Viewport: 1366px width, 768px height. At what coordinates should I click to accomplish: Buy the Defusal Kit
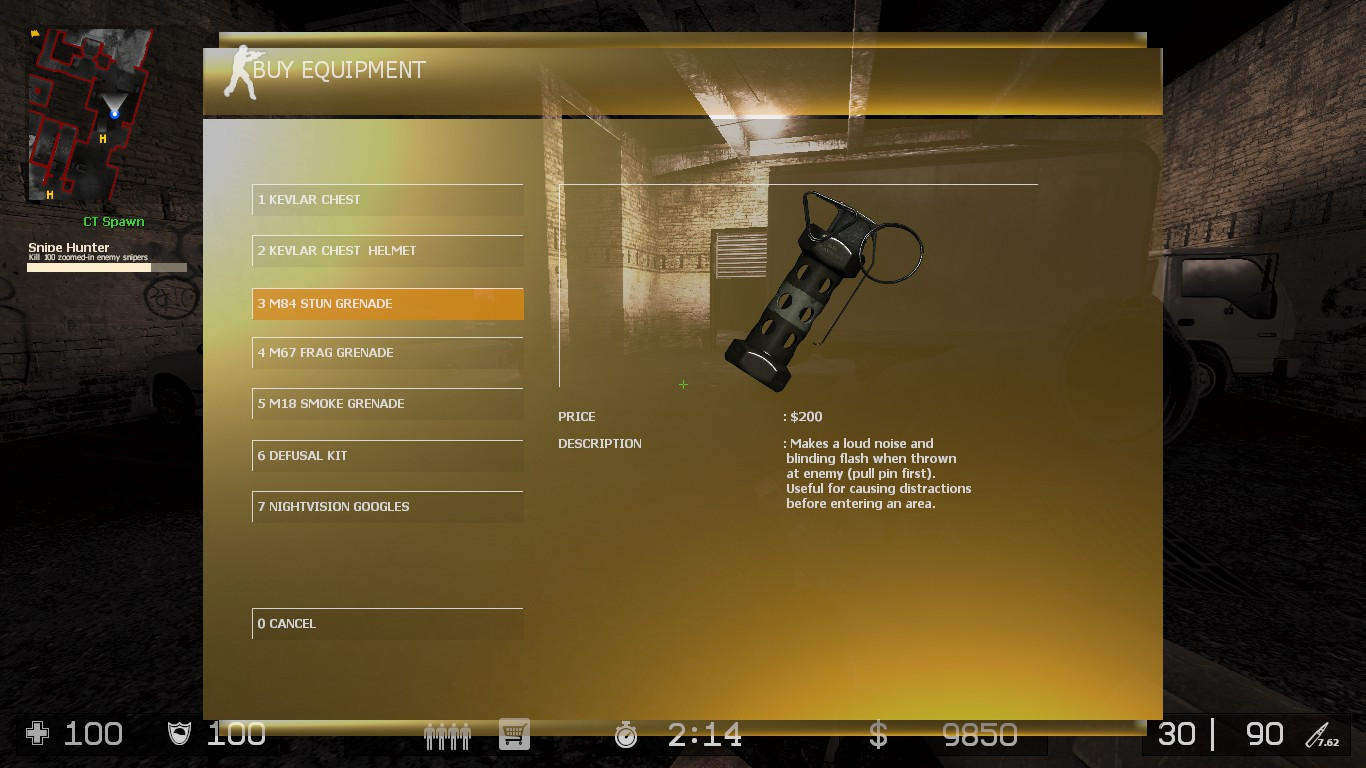pos(387,455)
